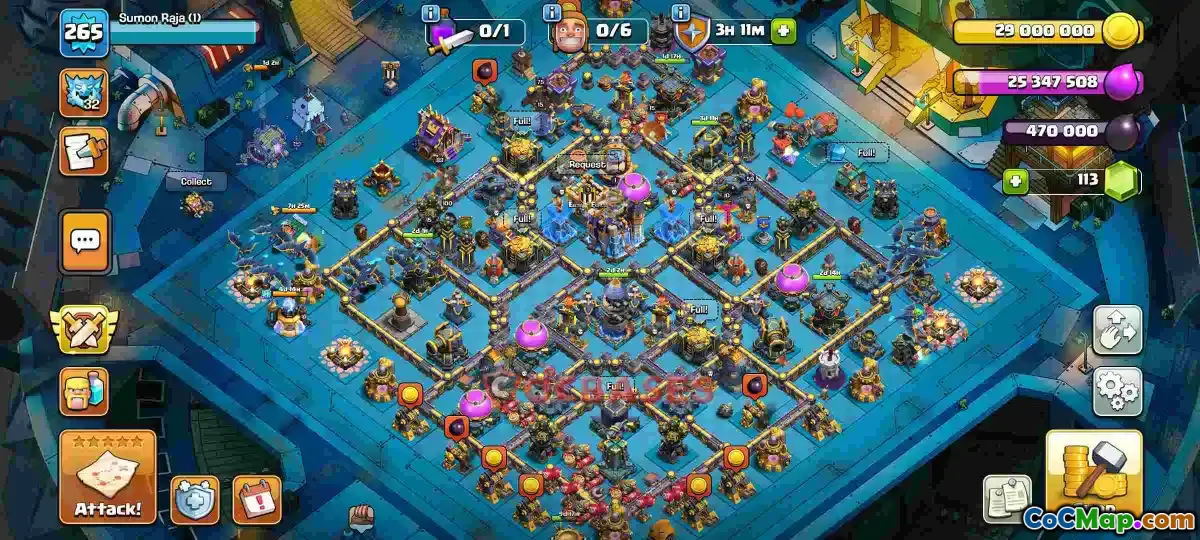Tap the clan castle Request bubble
Screen dimensions: 1200x540
587,164
